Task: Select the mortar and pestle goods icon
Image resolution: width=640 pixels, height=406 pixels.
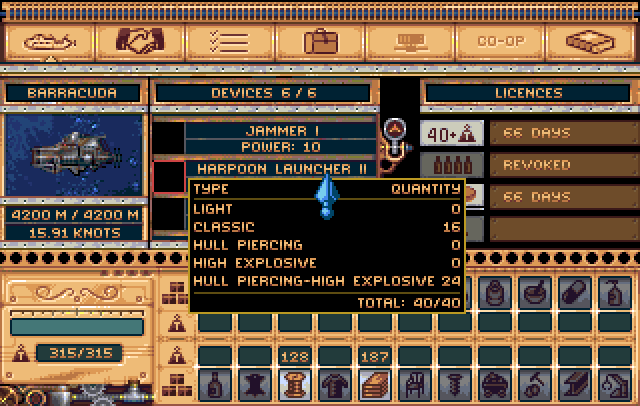Action: point(535,292)
